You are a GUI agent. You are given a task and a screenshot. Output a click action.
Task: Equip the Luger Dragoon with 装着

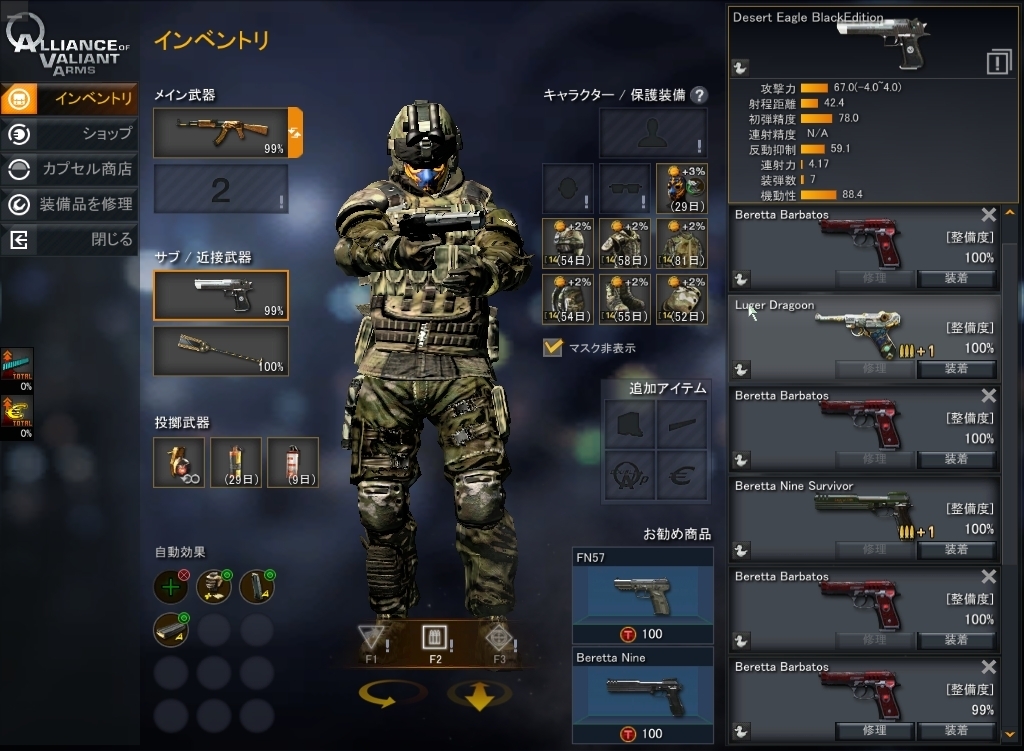[956, 369]
